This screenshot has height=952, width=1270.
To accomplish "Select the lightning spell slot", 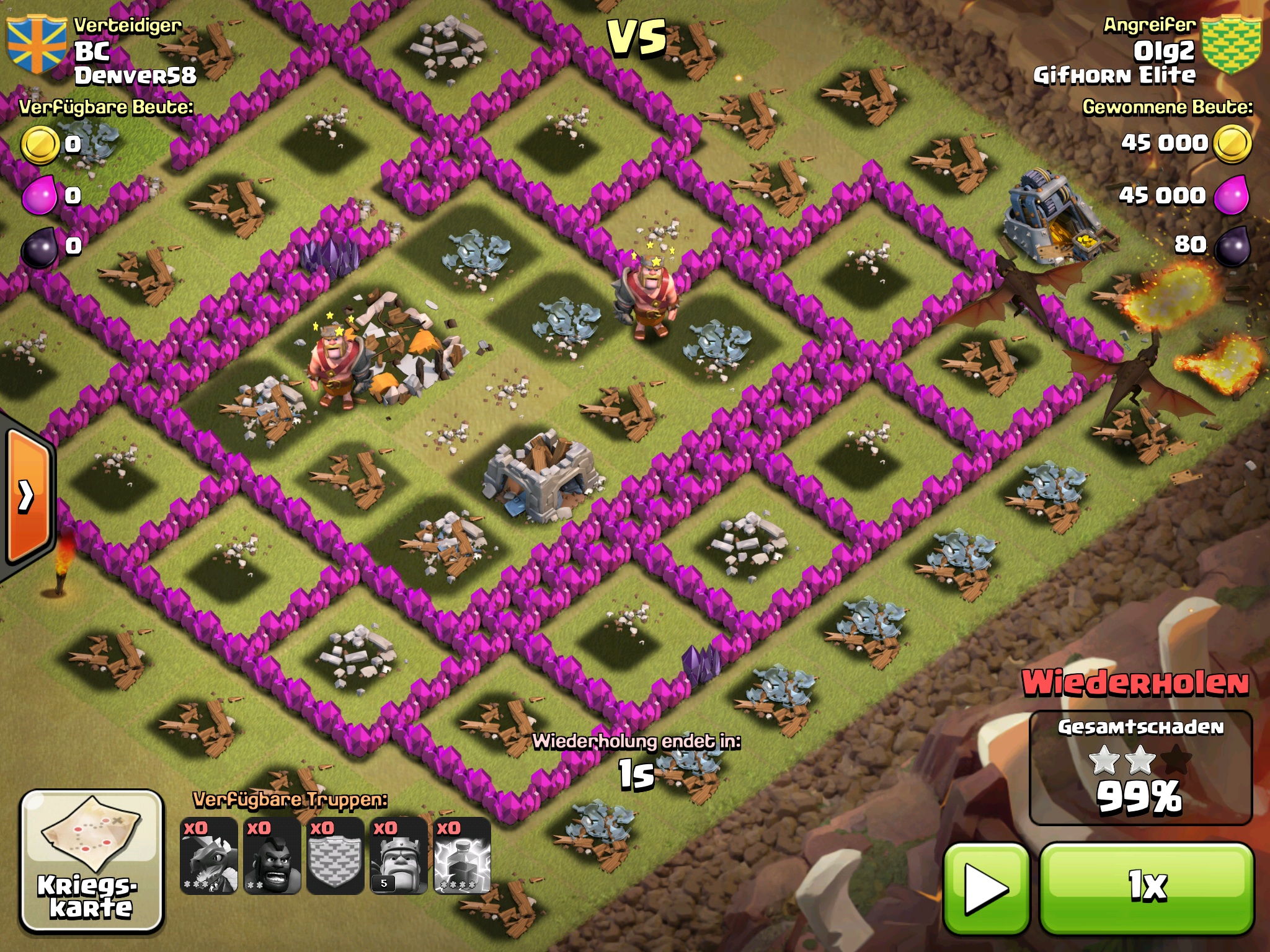I will [463, 855].
